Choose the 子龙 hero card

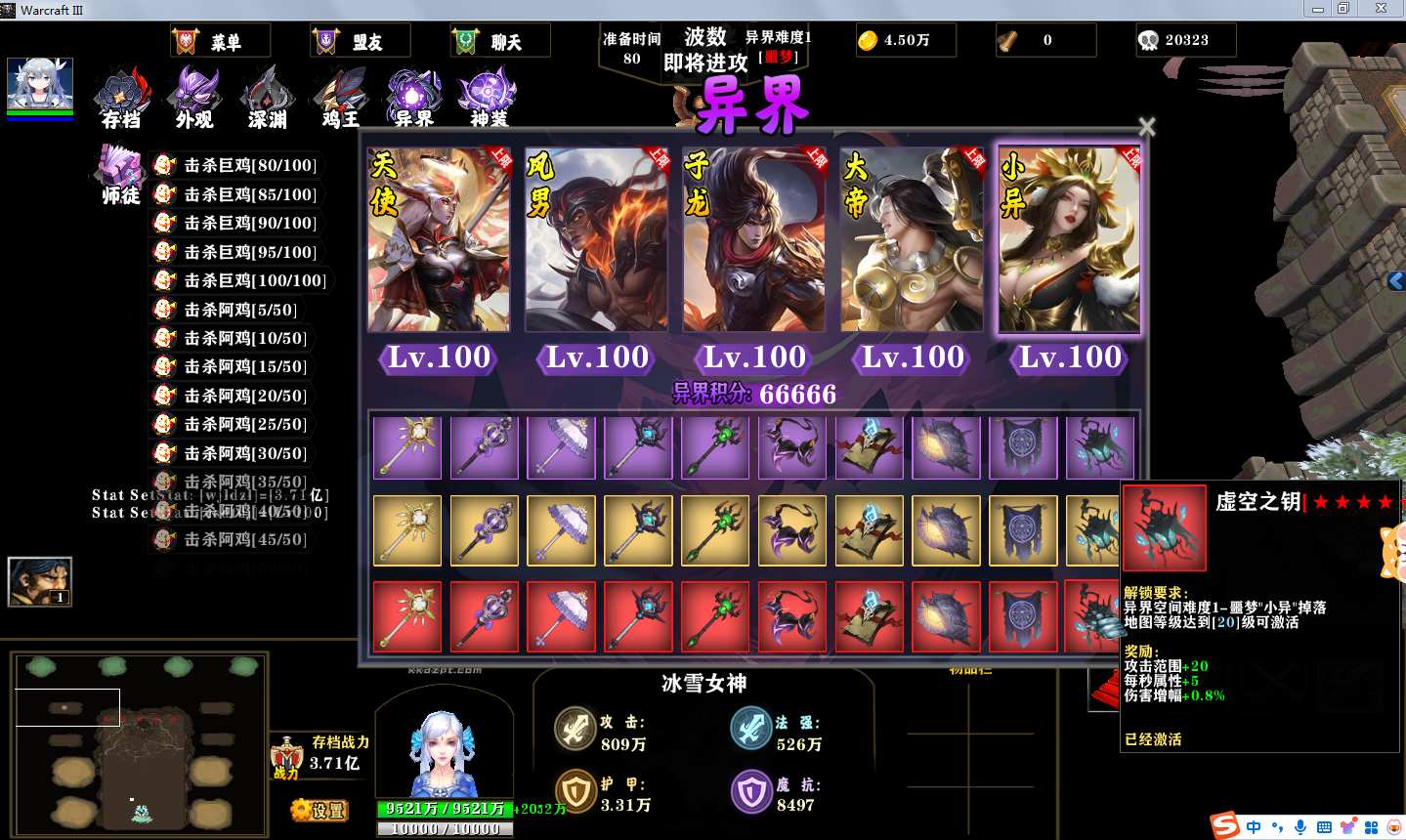tap(753, 240)
